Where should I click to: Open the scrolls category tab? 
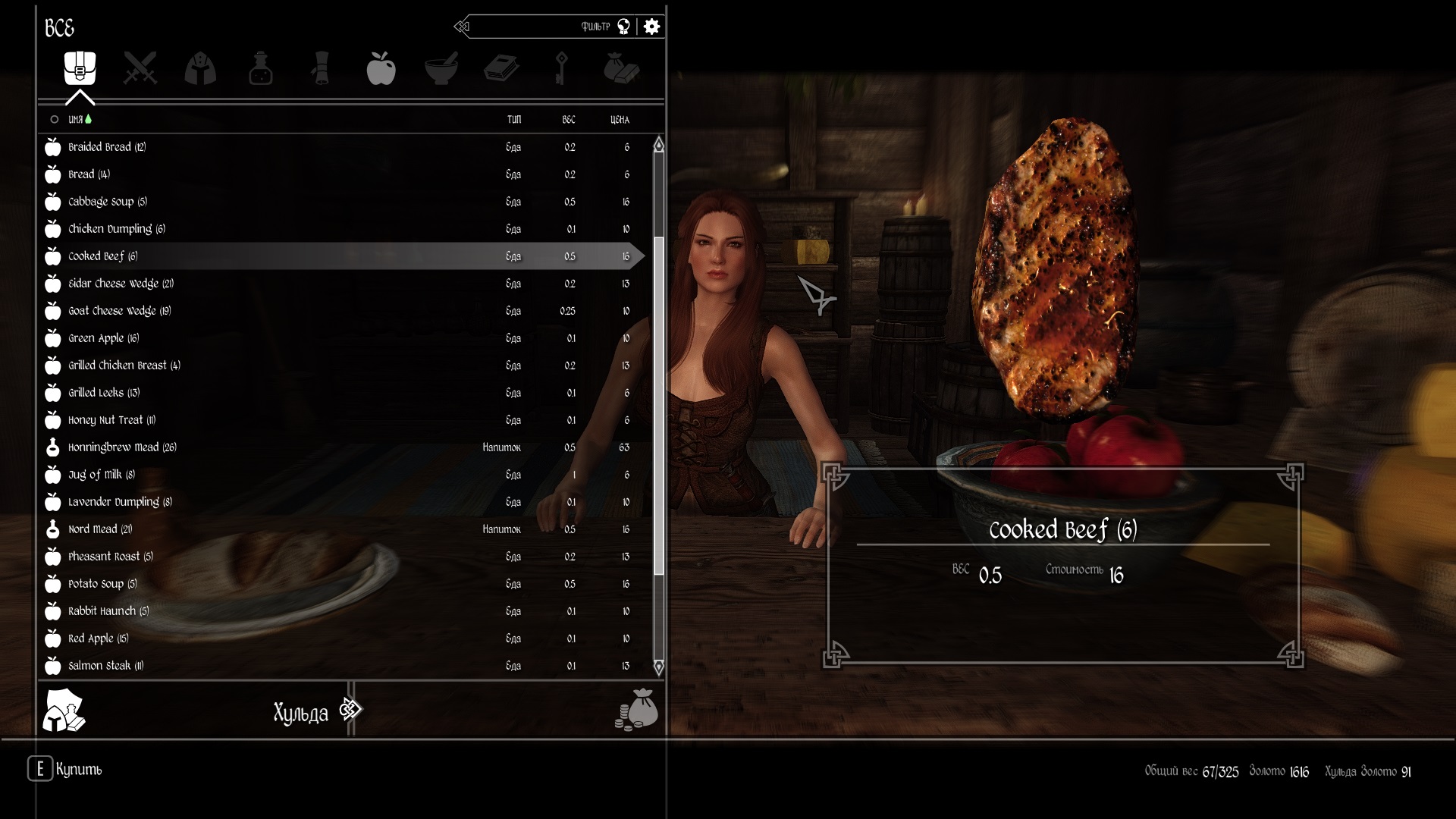[321, 68]
